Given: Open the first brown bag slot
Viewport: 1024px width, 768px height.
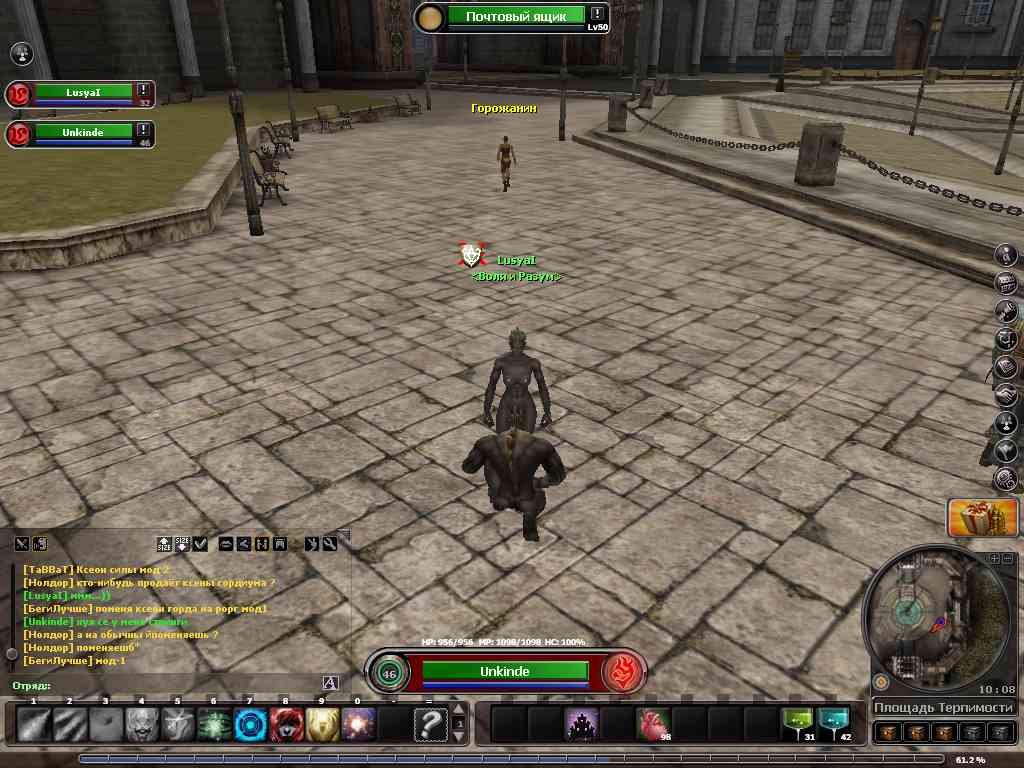Looking at the screenshot, I should [x=889, y=733].
